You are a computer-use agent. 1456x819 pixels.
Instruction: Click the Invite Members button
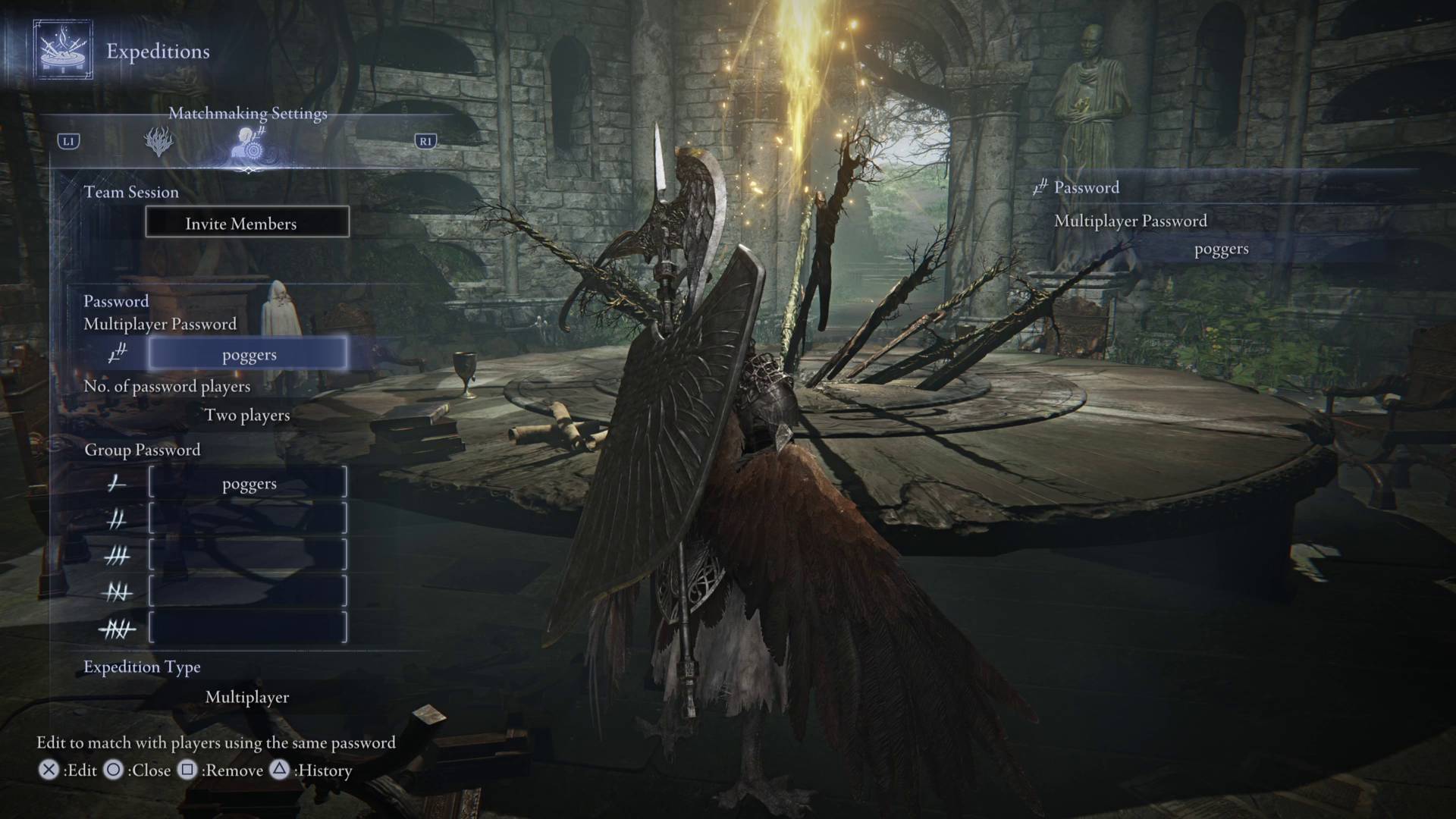tap(247, 223)
